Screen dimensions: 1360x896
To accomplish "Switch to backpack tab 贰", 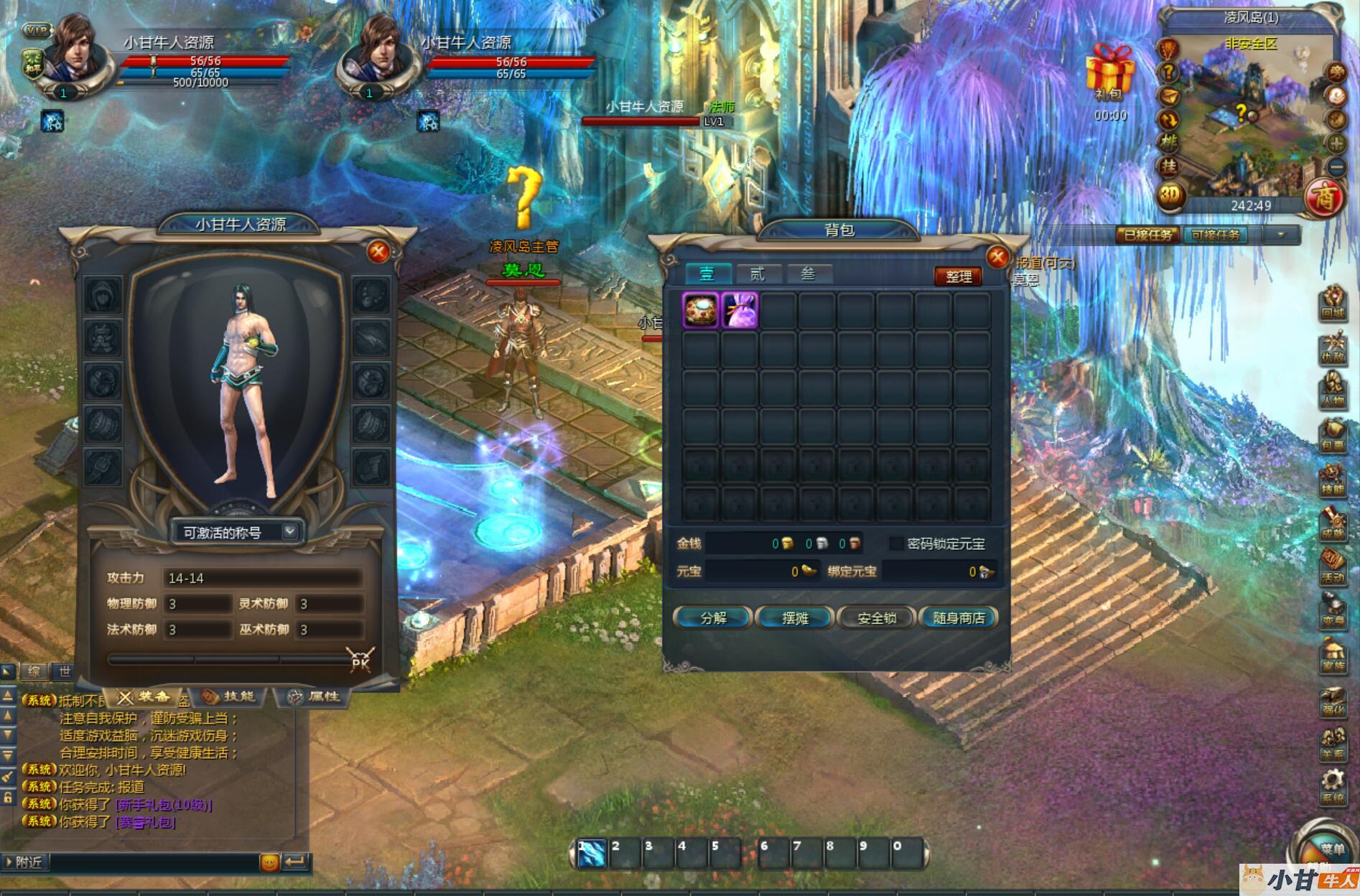I will click(x=758, y=274).
